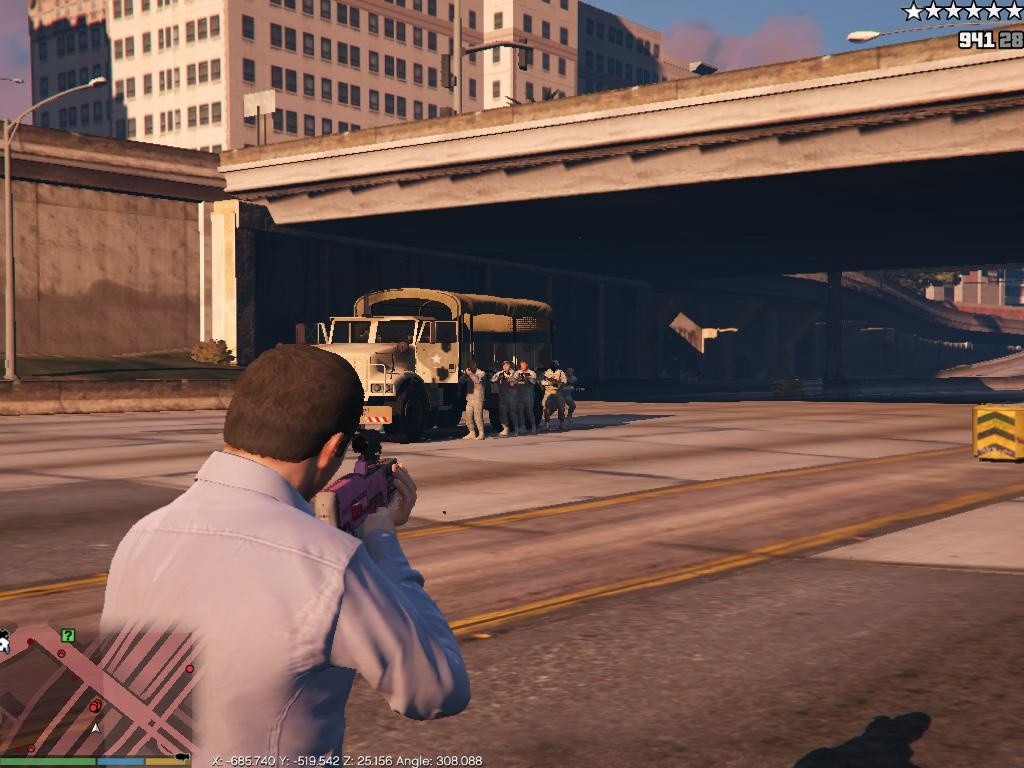Viewport: 1024px width, 768px height.
Task: Select the green question mark blip
Action: click(x=67, y=635)
